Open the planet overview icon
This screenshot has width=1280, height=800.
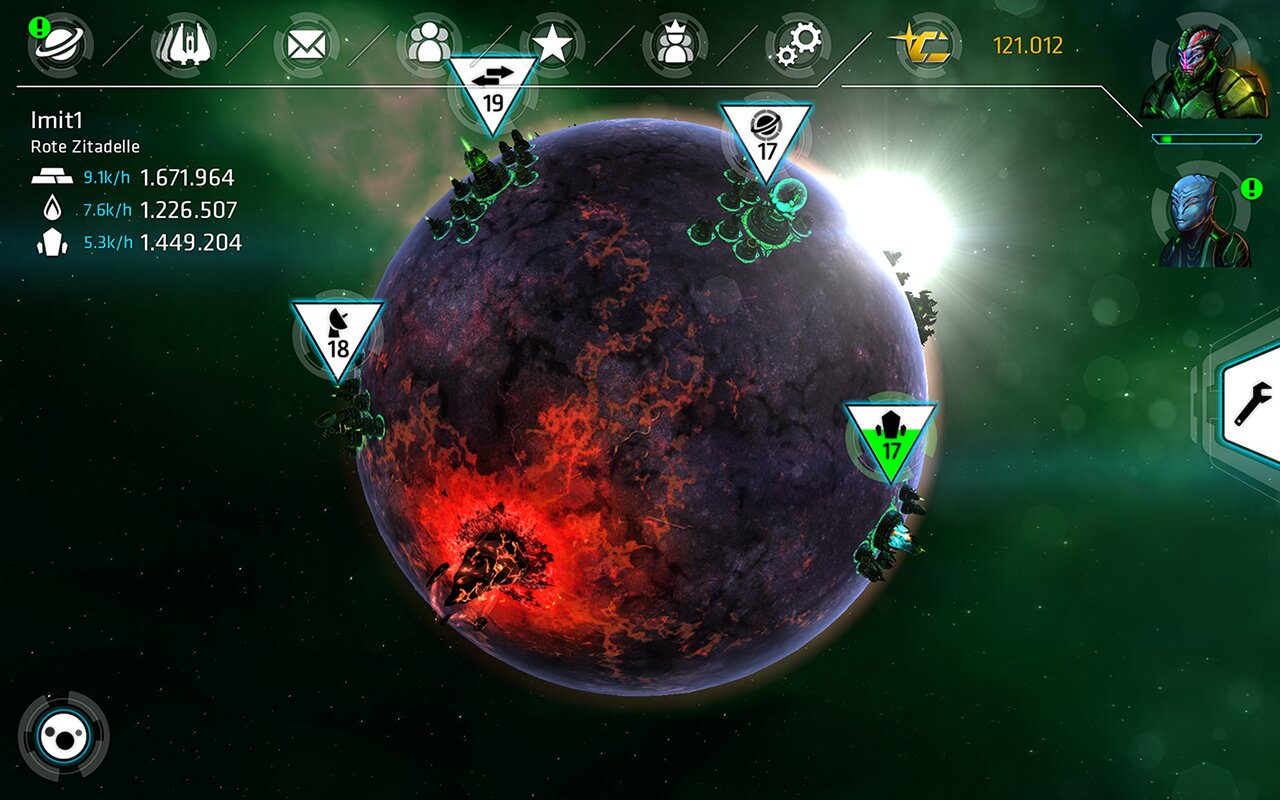point(60,45)
